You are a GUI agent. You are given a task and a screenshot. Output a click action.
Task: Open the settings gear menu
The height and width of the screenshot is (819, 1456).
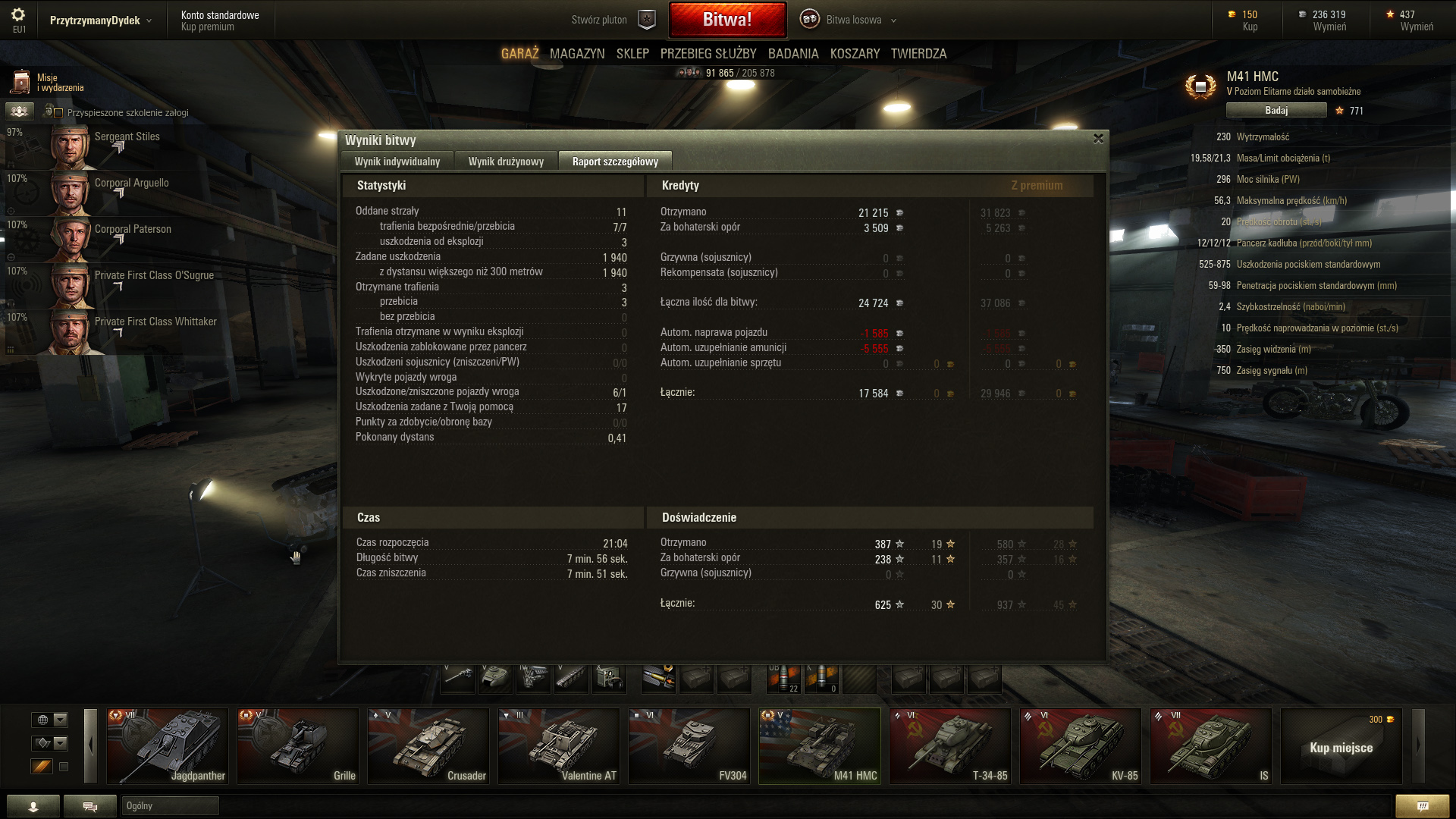(18, 15)
